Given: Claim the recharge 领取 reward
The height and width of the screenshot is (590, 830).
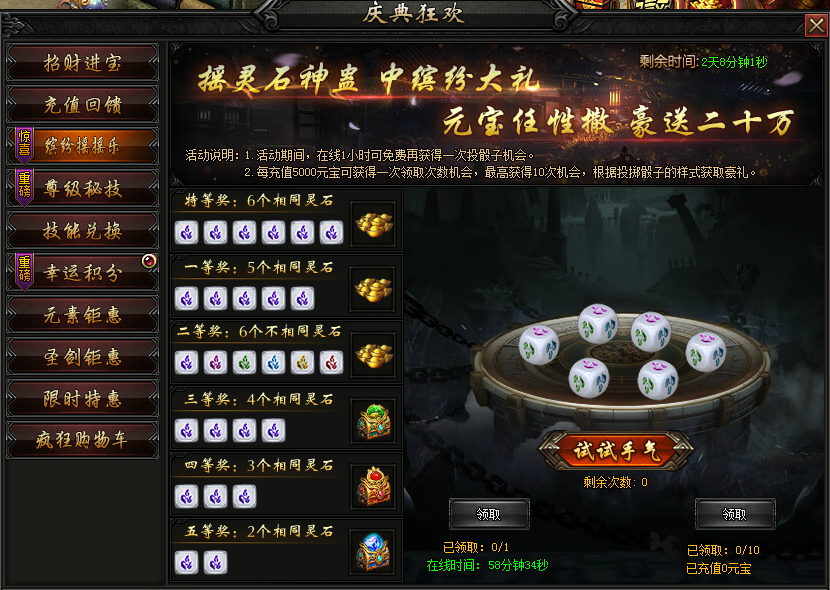Looking at the screenshot, I should (735, 514).
